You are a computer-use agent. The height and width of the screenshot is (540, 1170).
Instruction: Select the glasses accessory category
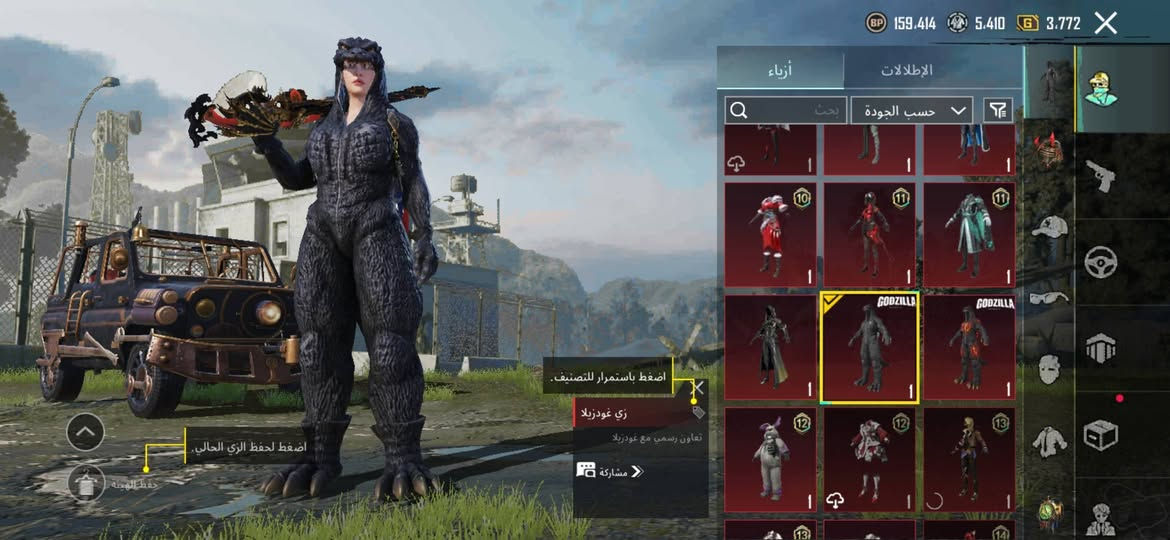(x=1049, y=296)
